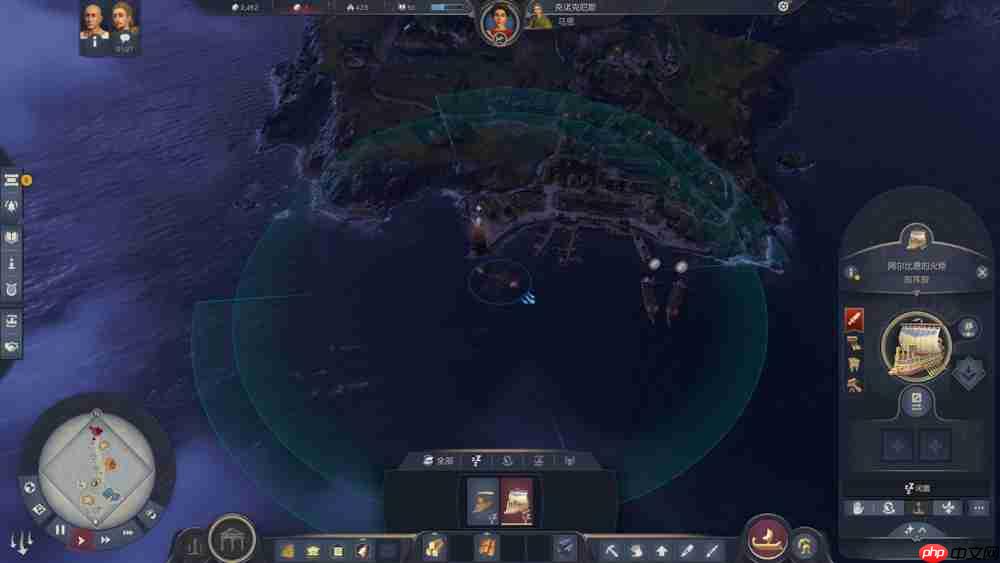This screenshot has height=563, width=1000.
Task: Select the red sword stance icon
Action: click(x=854, y=319)
